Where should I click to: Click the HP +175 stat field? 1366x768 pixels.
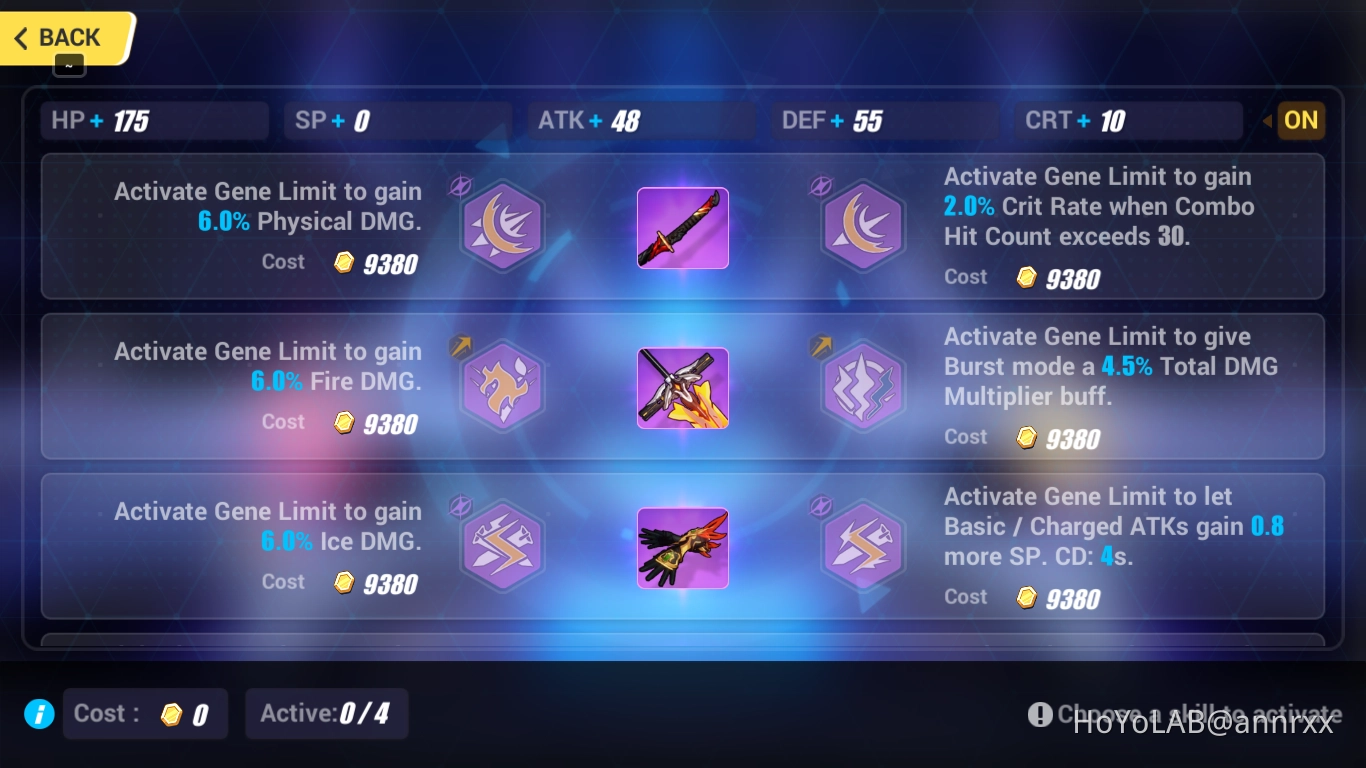154,120
